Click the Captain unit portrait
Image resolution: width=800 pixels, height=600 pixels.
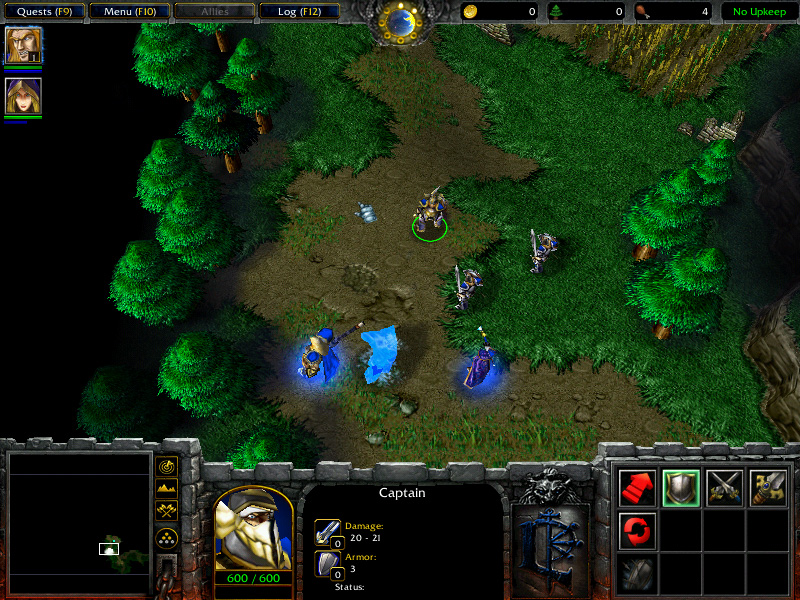[x=253, y=528]
